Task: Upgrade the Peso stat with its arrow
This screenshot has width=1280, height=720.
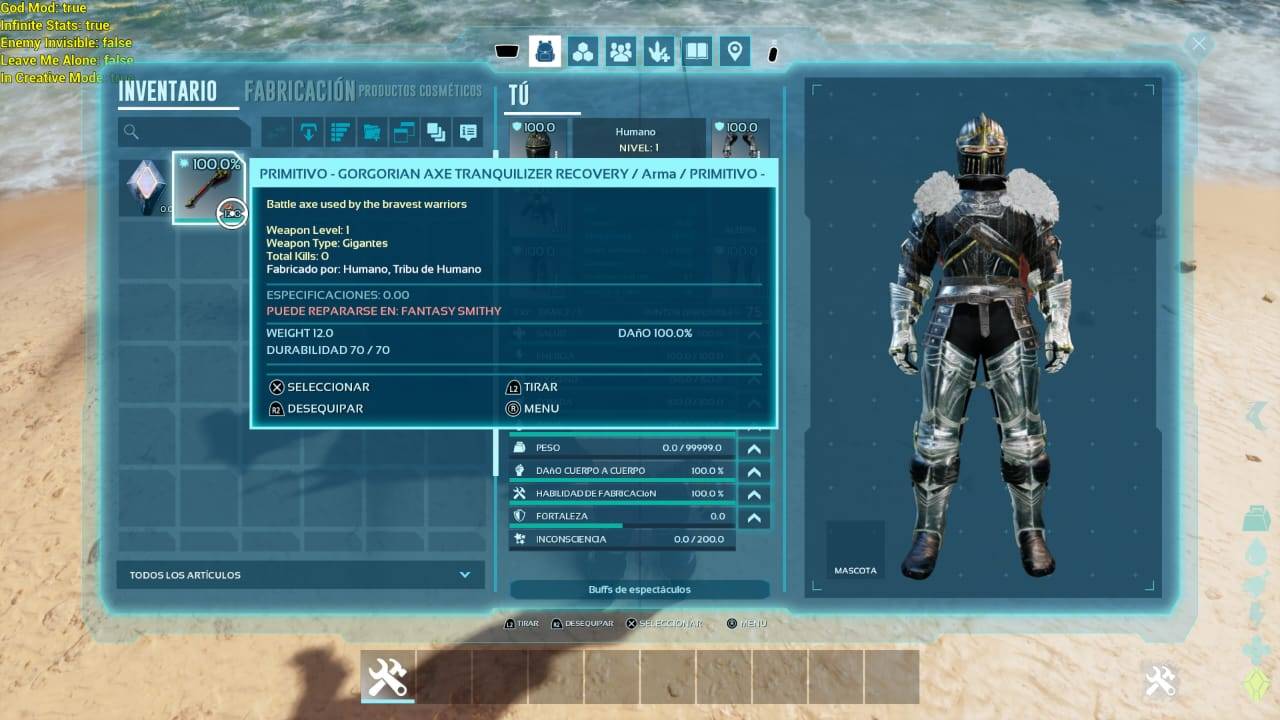Action: pos(754,449)
